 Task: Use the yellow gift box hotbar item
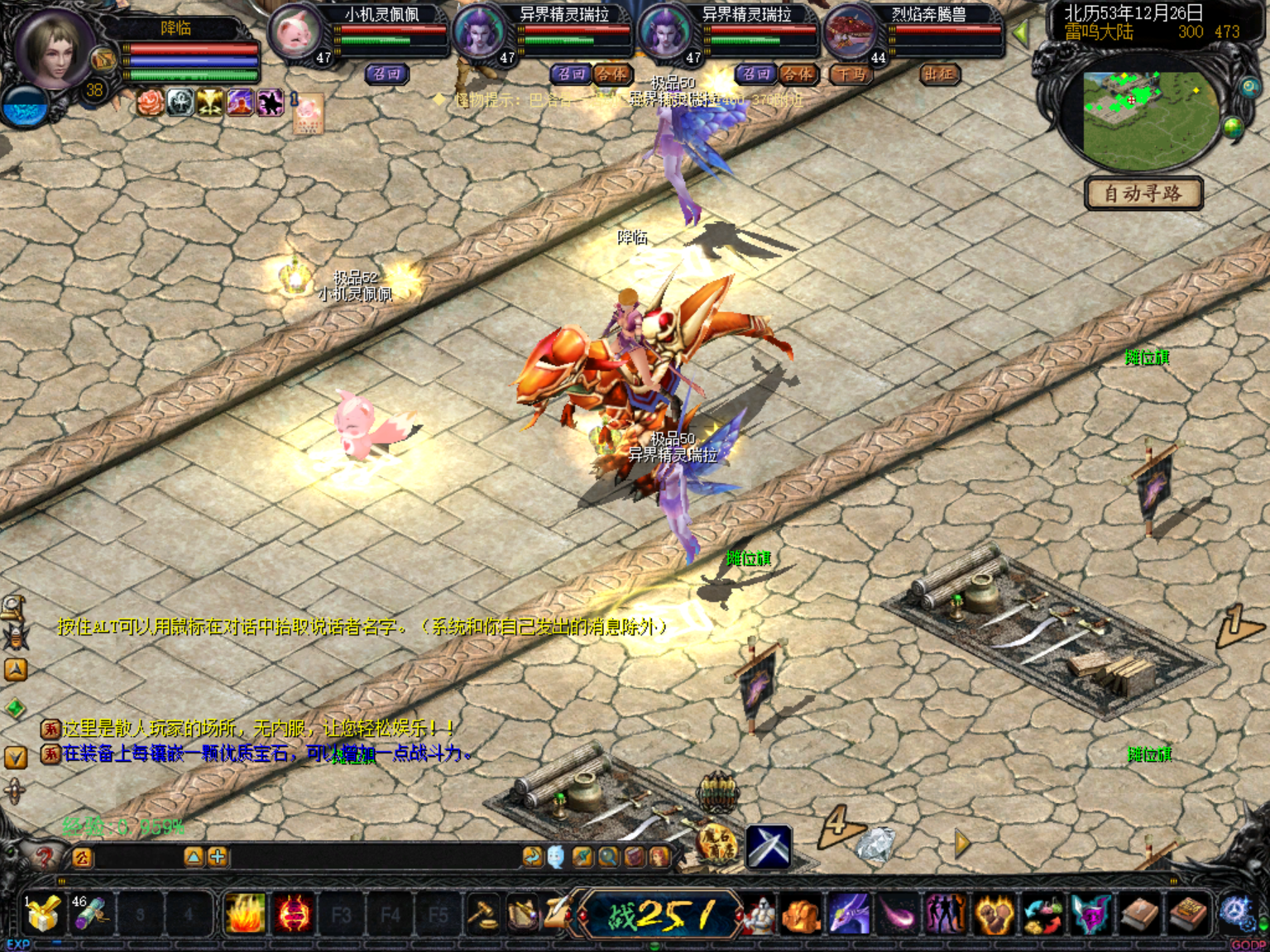click(43, 916)
